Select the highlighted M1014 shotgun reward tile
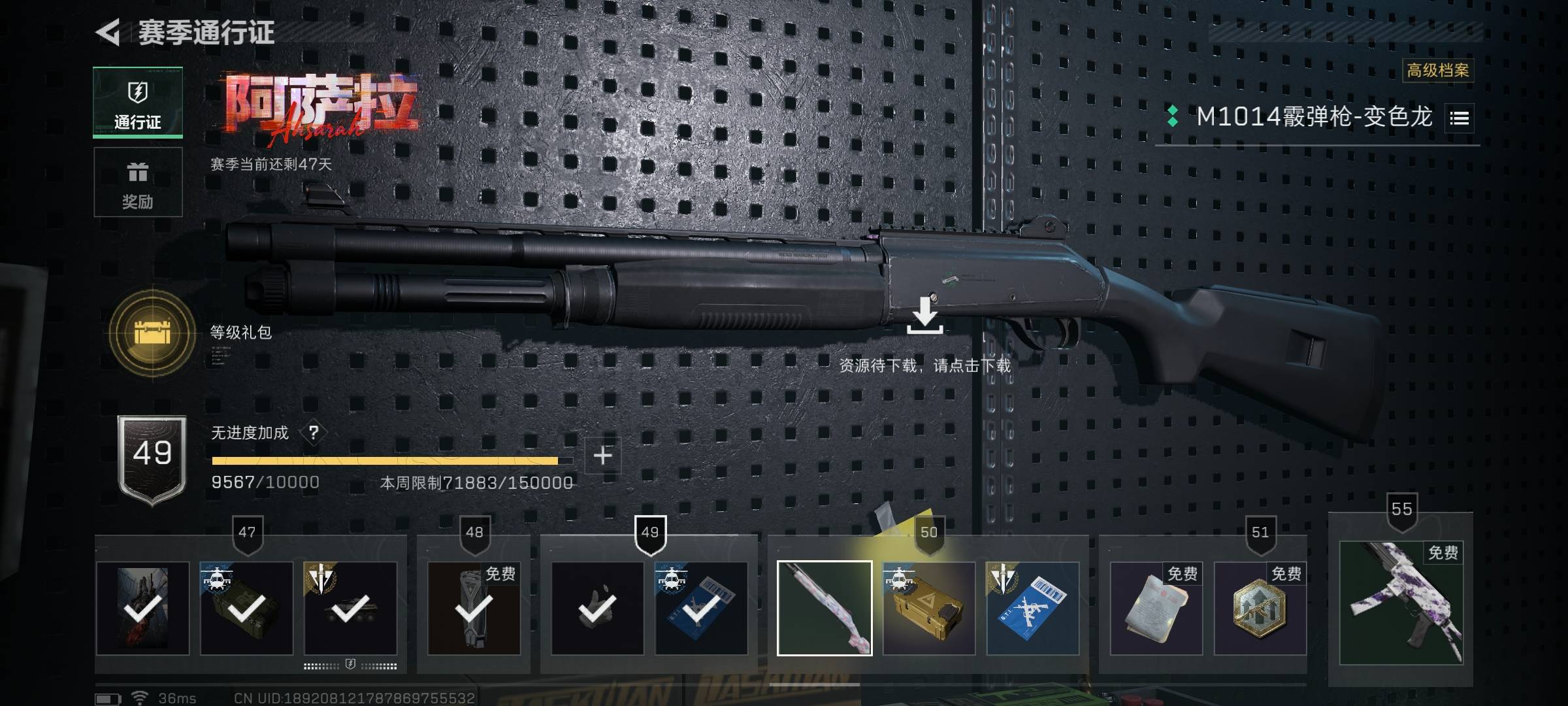The image size is (1568, 706). pos(825,609)
